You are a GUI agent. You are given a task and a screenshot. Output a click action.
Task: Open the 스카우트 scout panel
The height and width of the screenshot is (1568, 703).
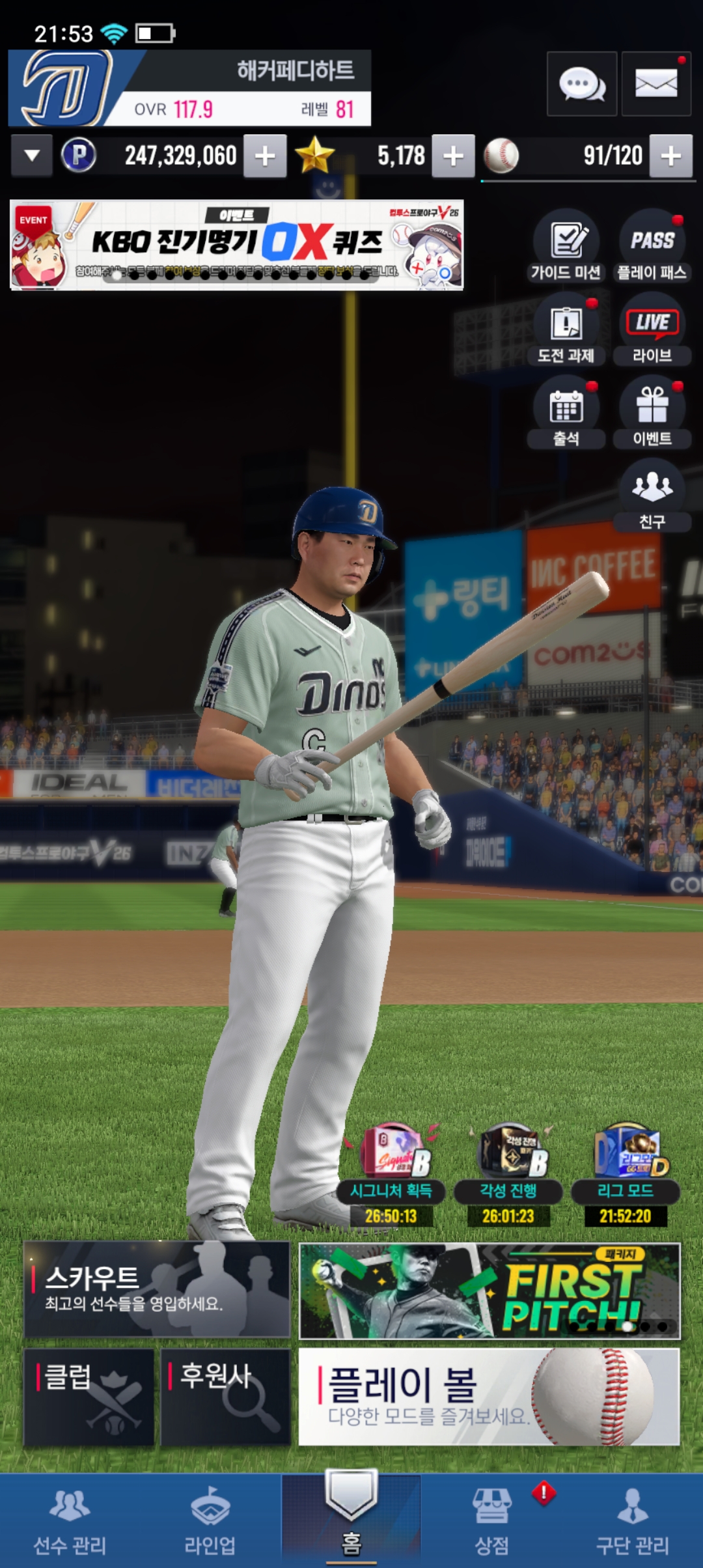point(157,1289)
